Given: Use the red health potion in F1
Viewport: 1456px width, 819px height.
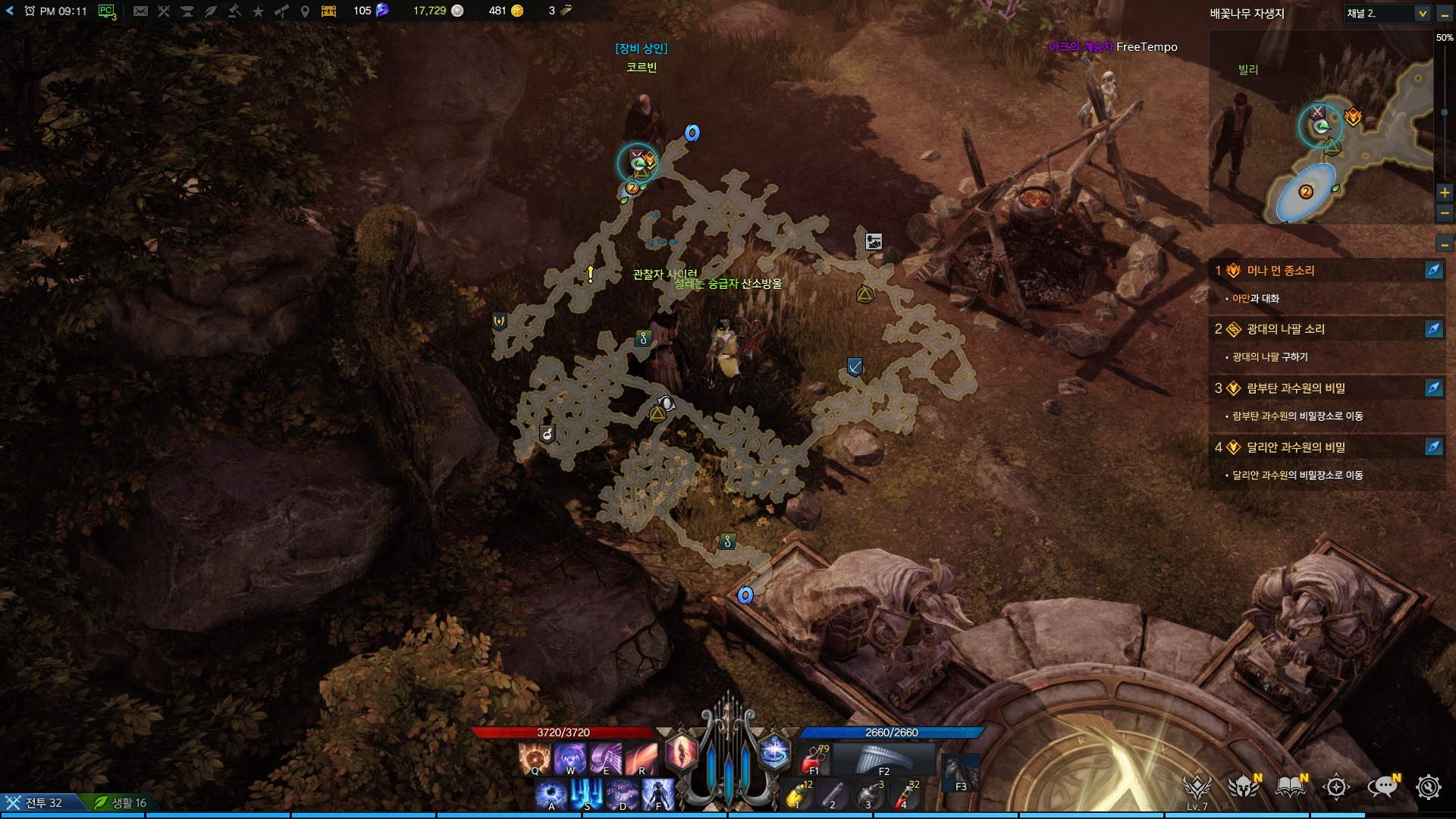Looking at the screenshot, I should point(815,758).
